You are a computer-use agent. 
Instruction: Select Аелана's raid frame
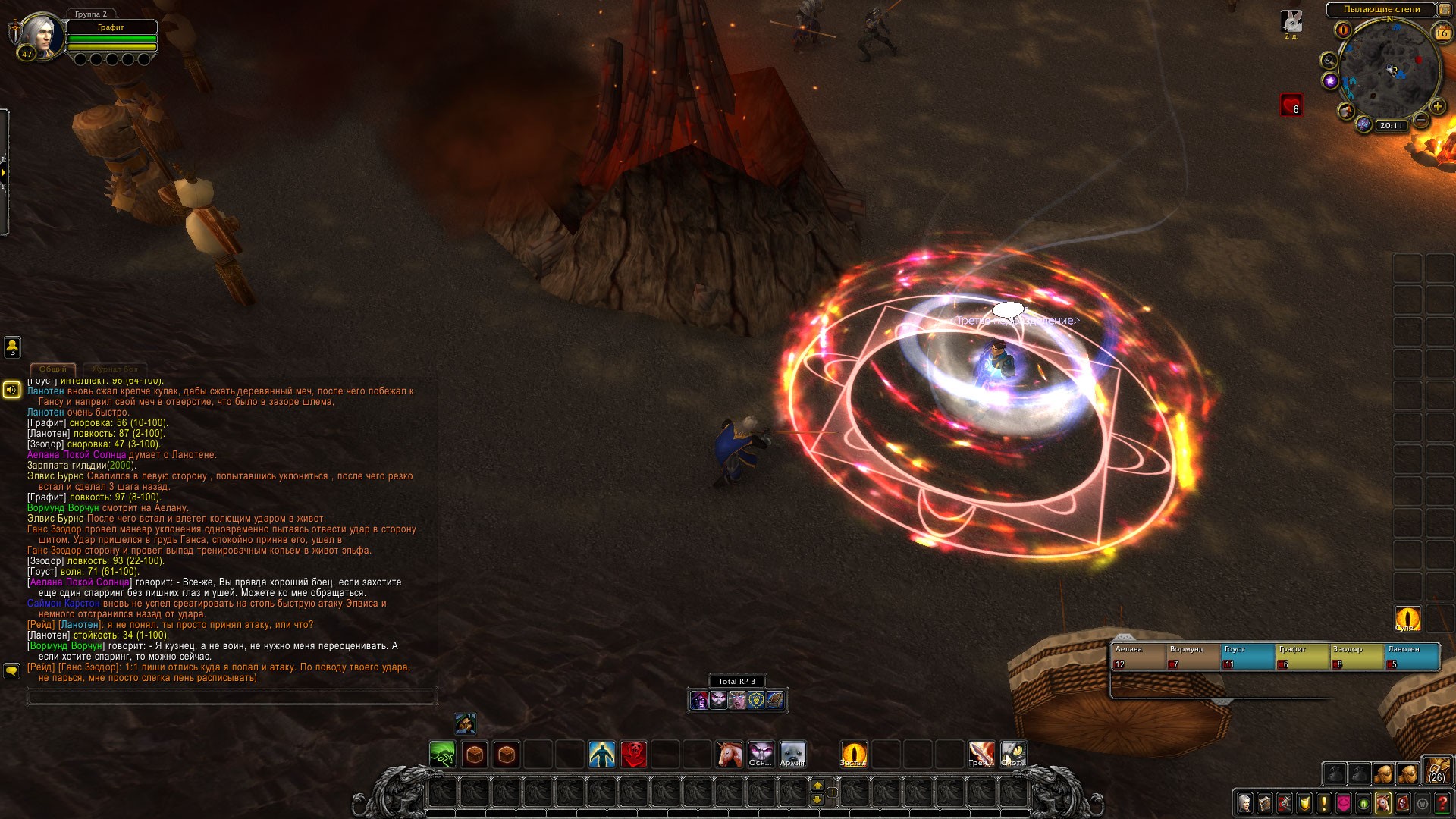click(x=1137, y=657)
